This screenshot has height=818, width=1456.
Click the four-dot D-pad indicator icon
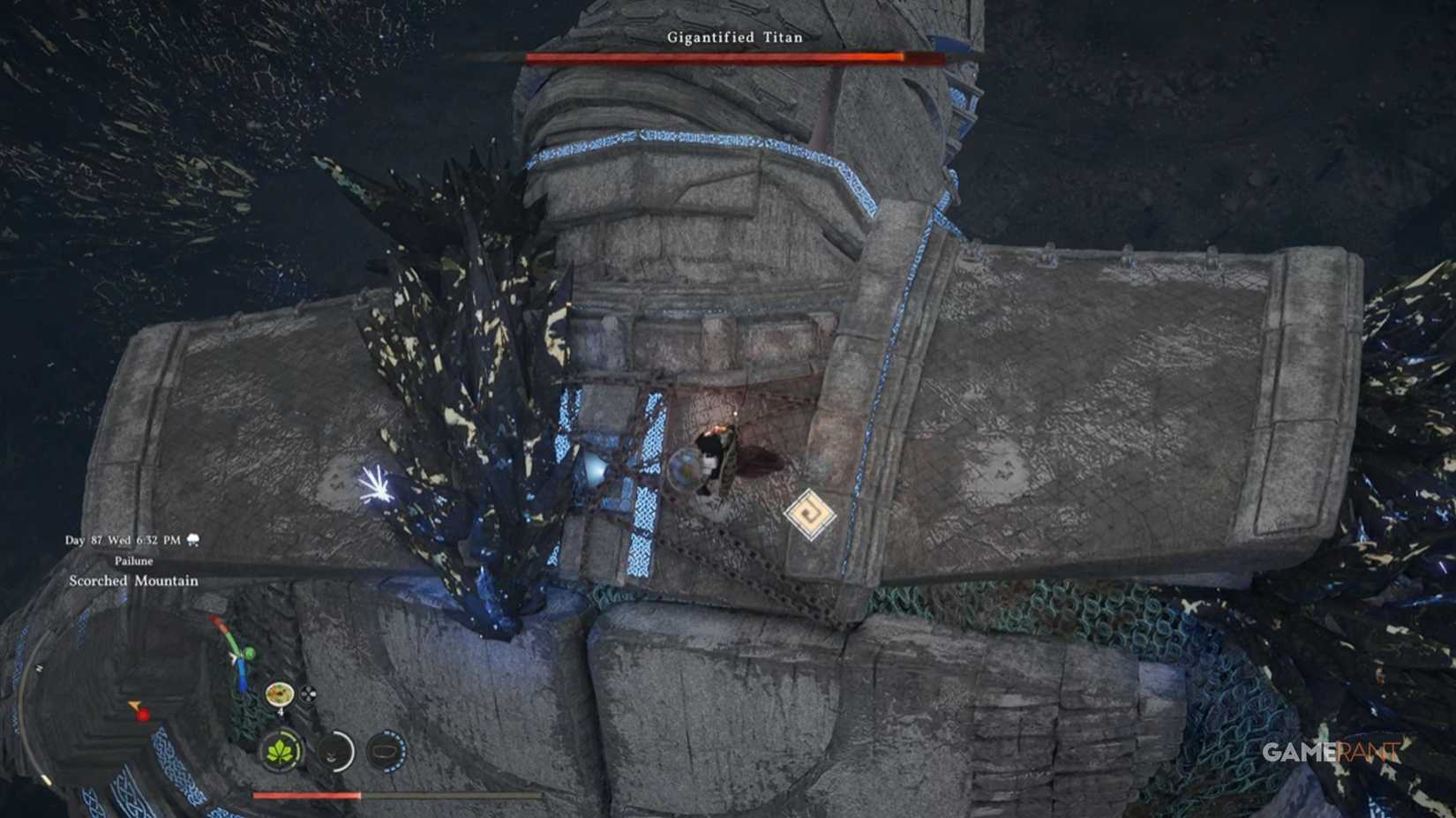pos(307,693)
